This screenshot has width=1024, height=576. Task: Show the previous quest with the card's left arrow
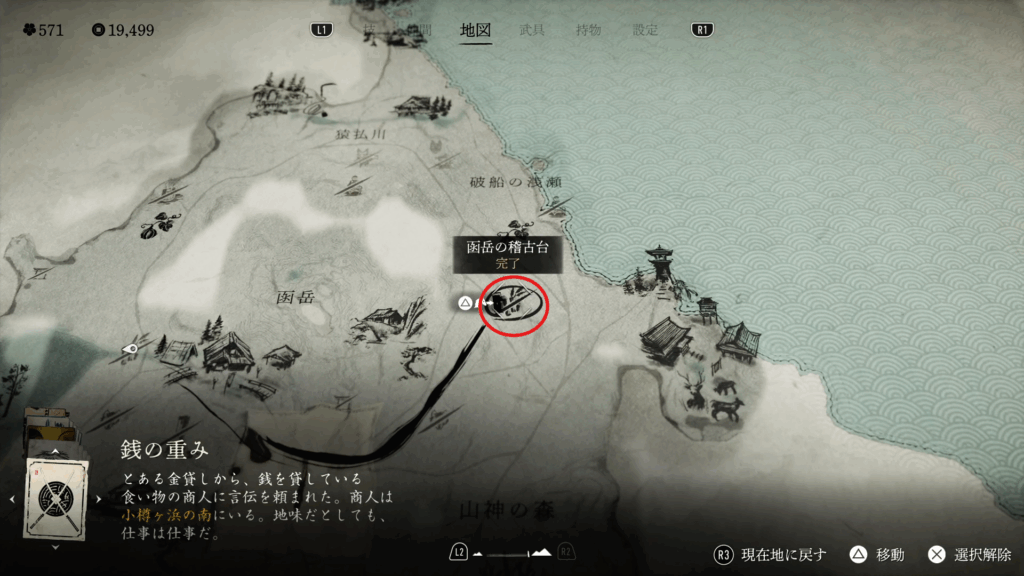[11, 498]
